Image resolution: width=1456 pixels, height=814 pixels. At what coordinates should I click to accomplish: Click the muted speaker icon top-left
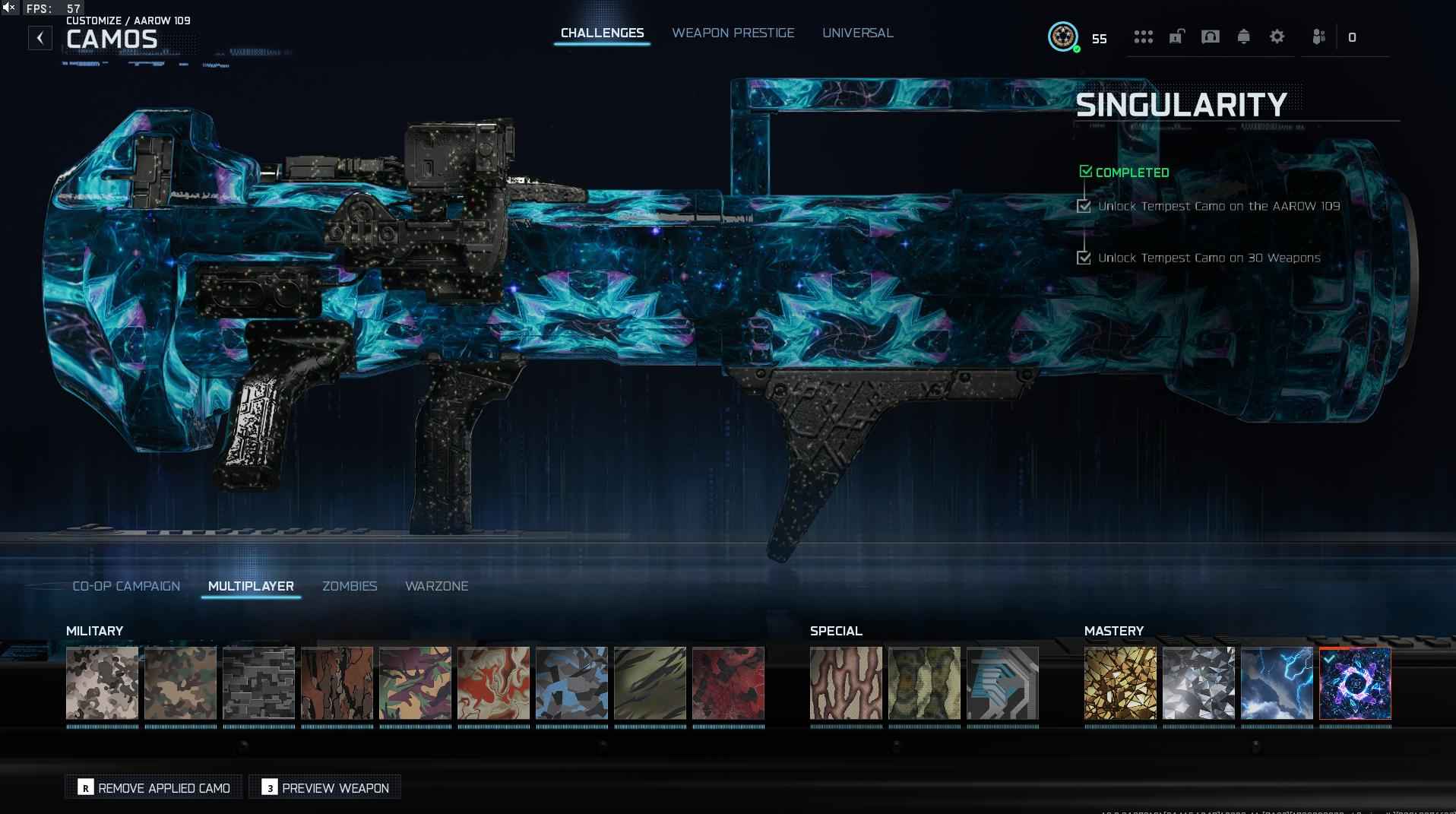click(10, 8)
